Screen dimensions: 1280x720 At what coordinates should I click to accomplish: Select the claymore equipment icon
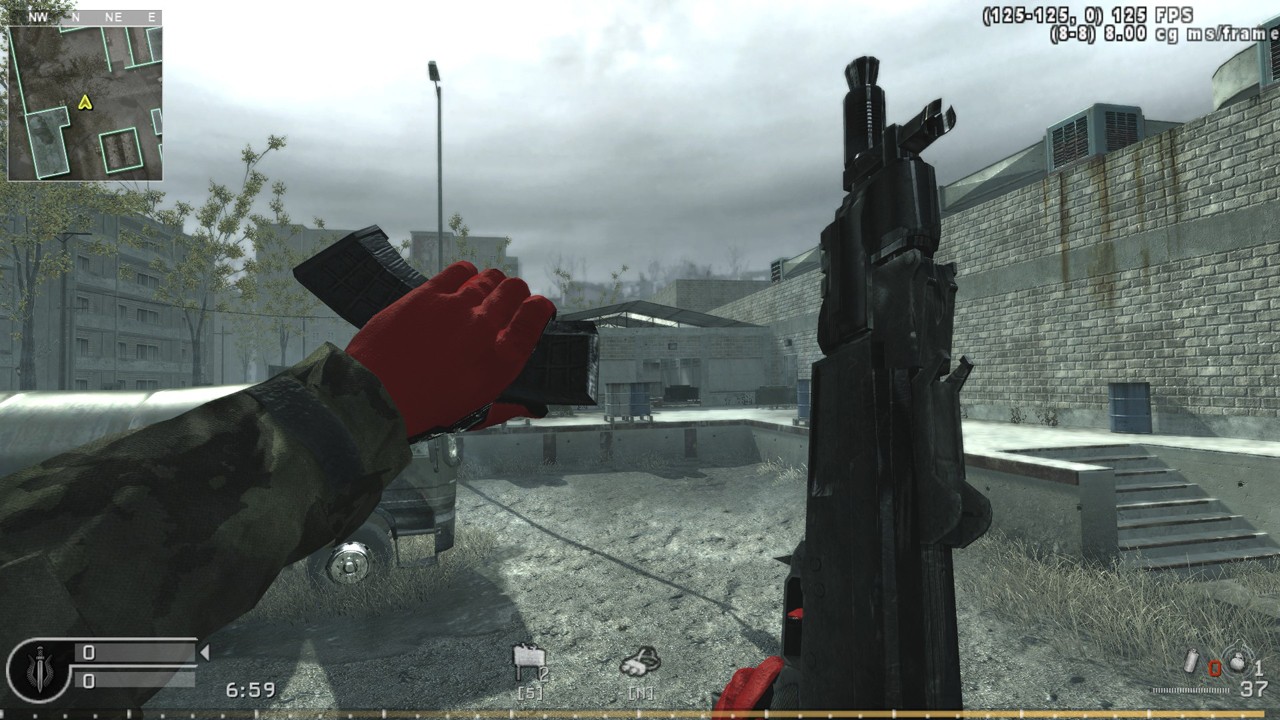[527, 658]
